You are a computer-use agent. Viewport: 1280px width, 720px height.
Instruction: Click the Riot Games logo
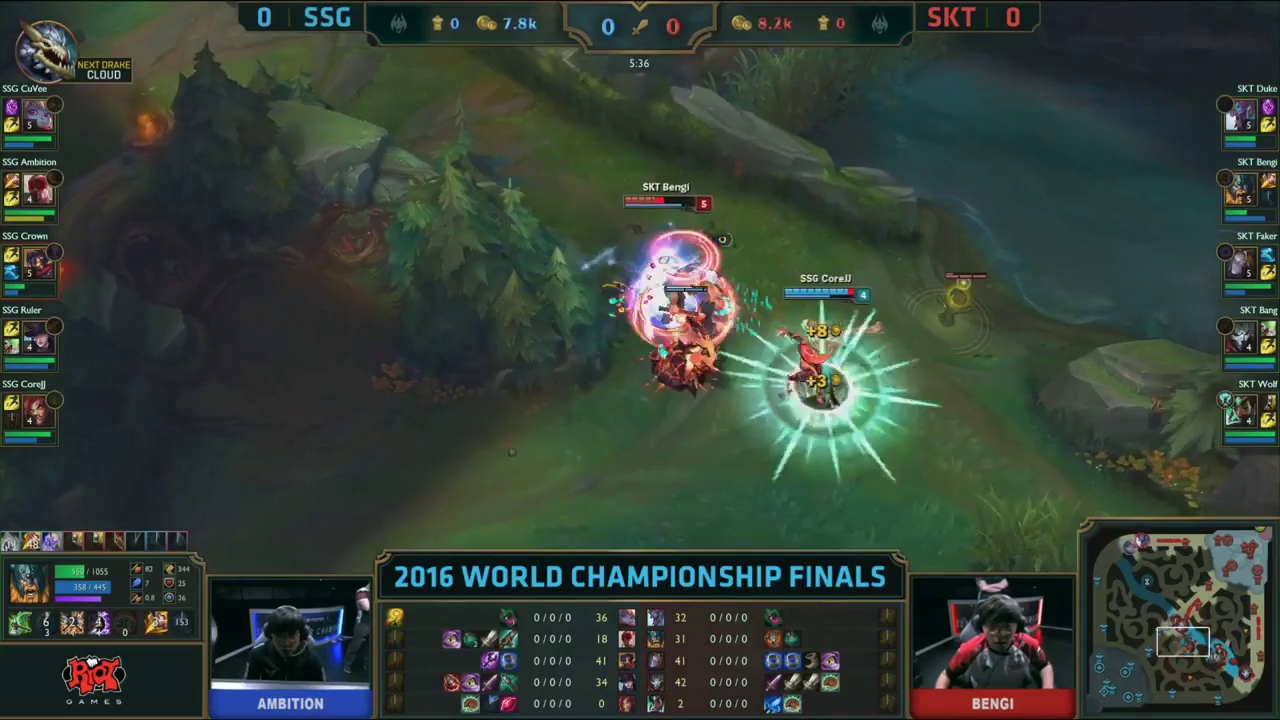[x=93, y=678]
